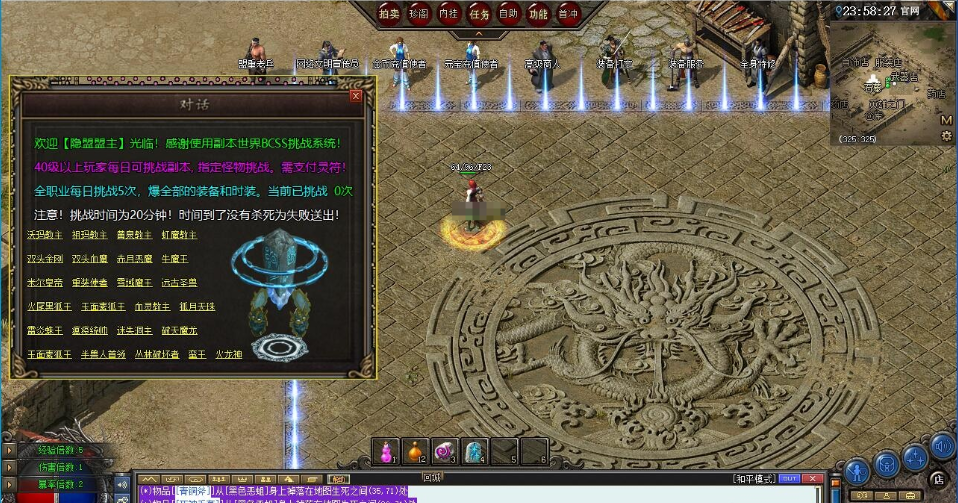Open the 功能 functions menu
The image size is (958, 503).
click(538, 14)
